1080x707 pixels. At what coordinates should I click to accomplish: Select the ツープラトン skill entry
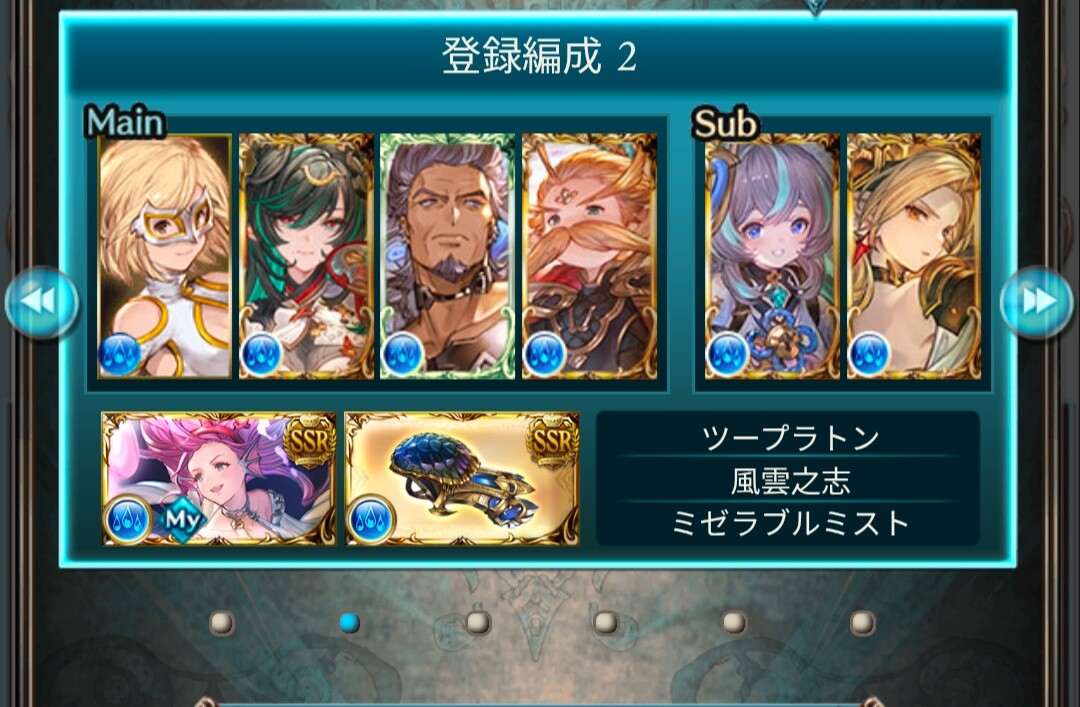(x=790, y=438)
